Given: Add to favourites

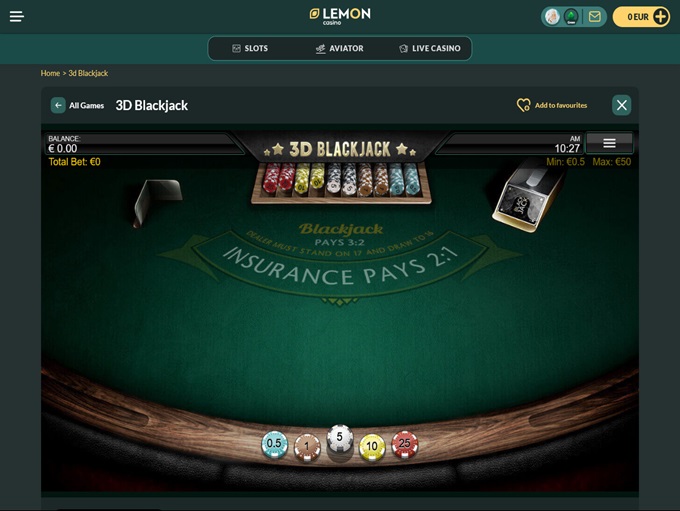Looking at the screenshot, I should [x=552, y=105].
